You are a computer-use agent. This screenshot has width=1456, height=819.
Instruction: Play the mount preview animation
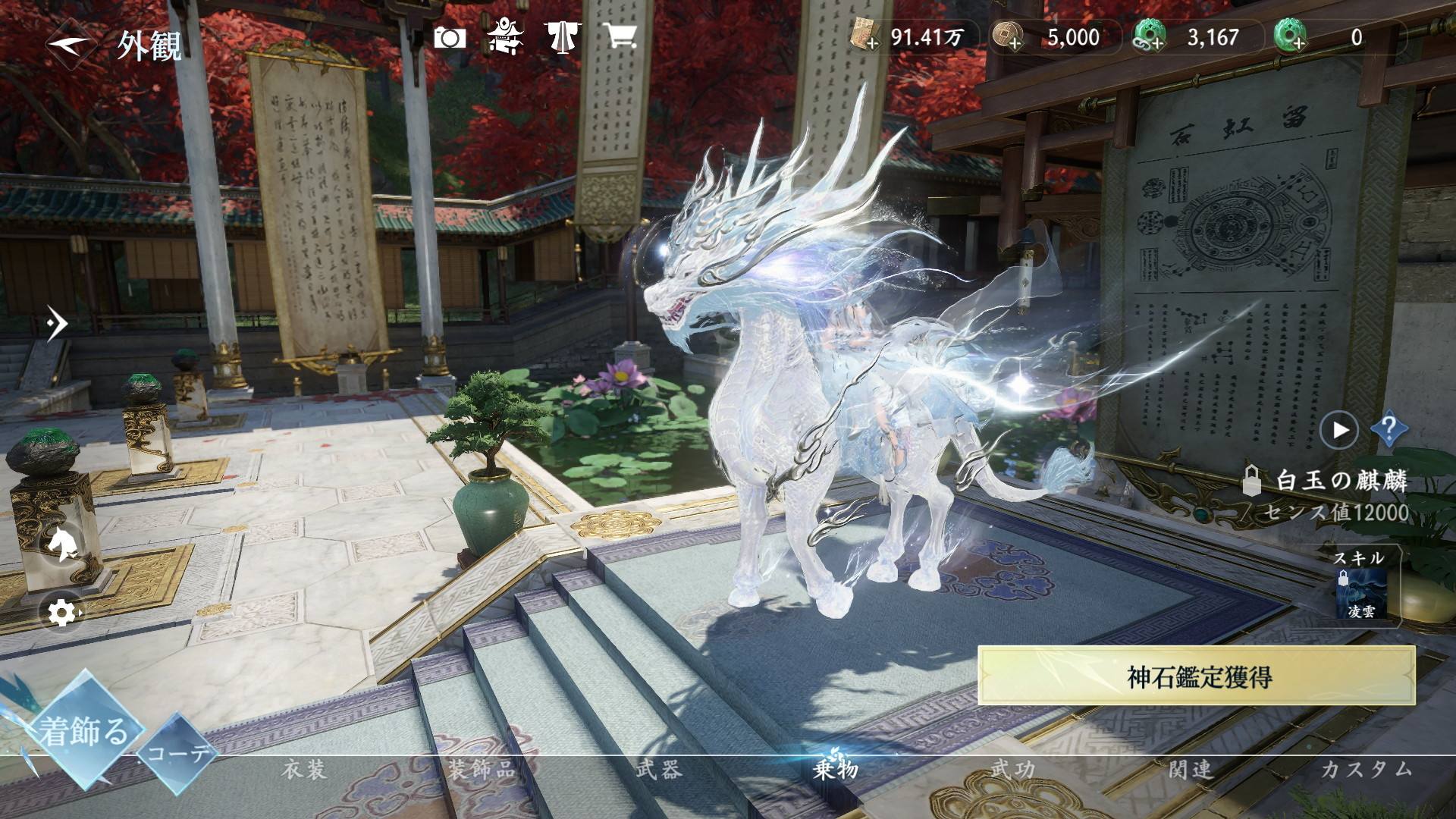point(1338,430)
